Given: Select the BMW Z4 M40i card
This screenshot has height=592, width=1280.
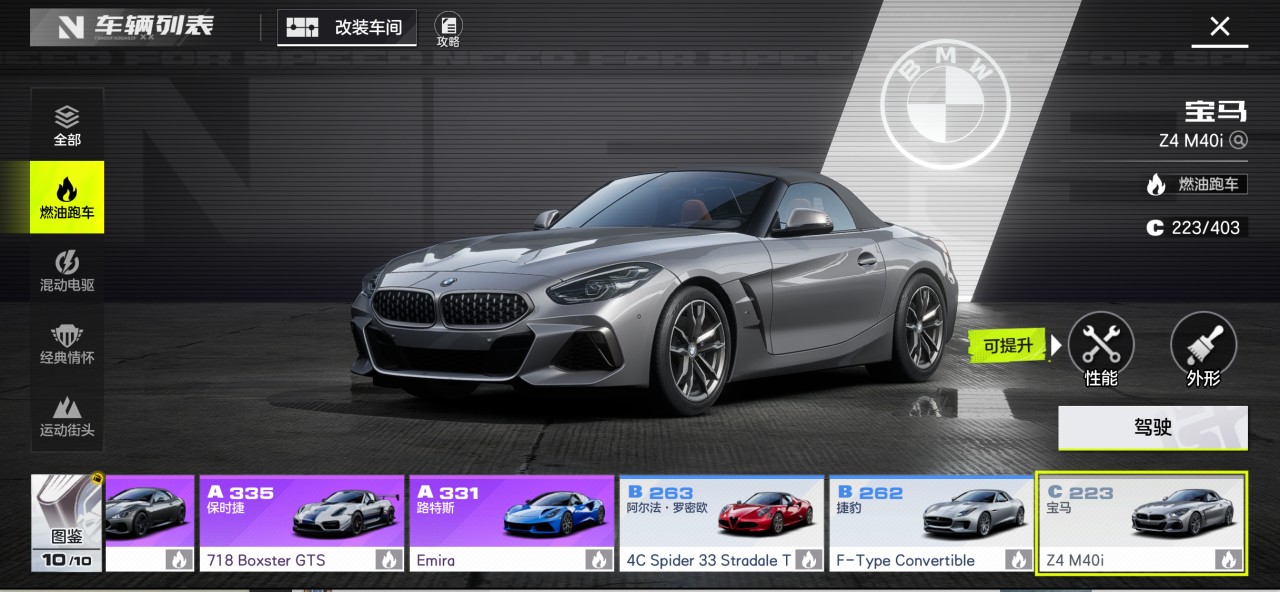Looking at the screenshot, I should pos(1141,522).
